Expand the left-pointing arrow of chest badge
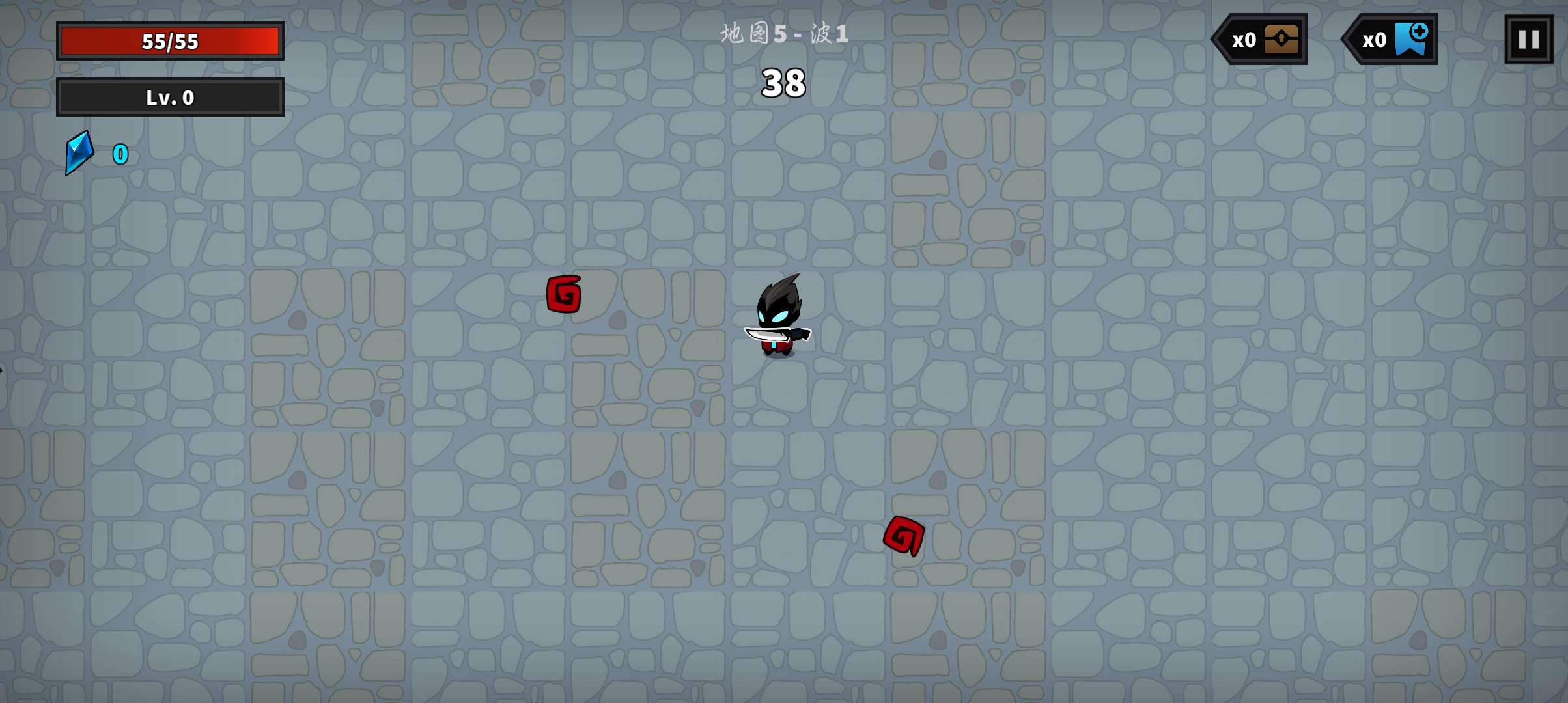The height and width of the screenshot is (703, 1568). click(x=1218, y=39)
